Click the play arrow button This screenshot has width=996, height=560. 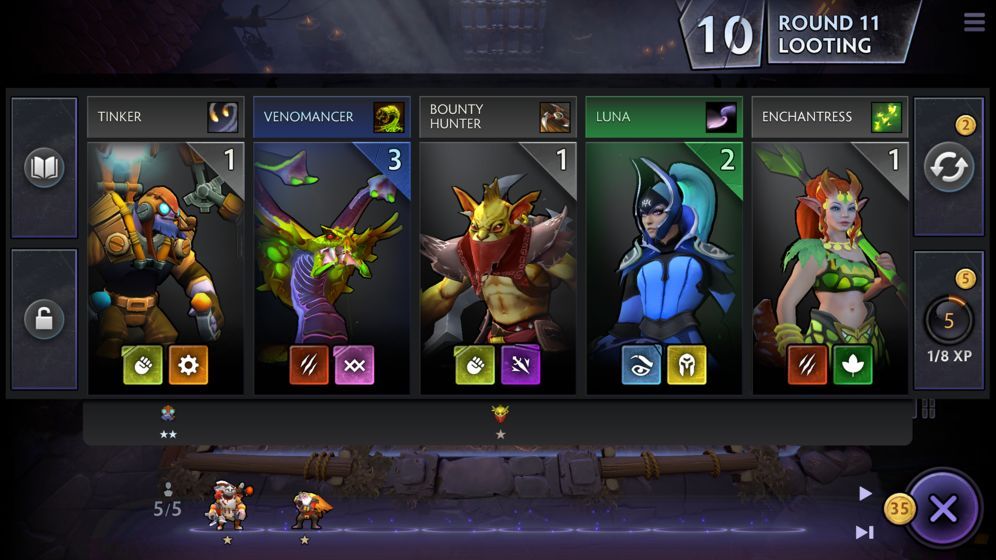(865, 493)
